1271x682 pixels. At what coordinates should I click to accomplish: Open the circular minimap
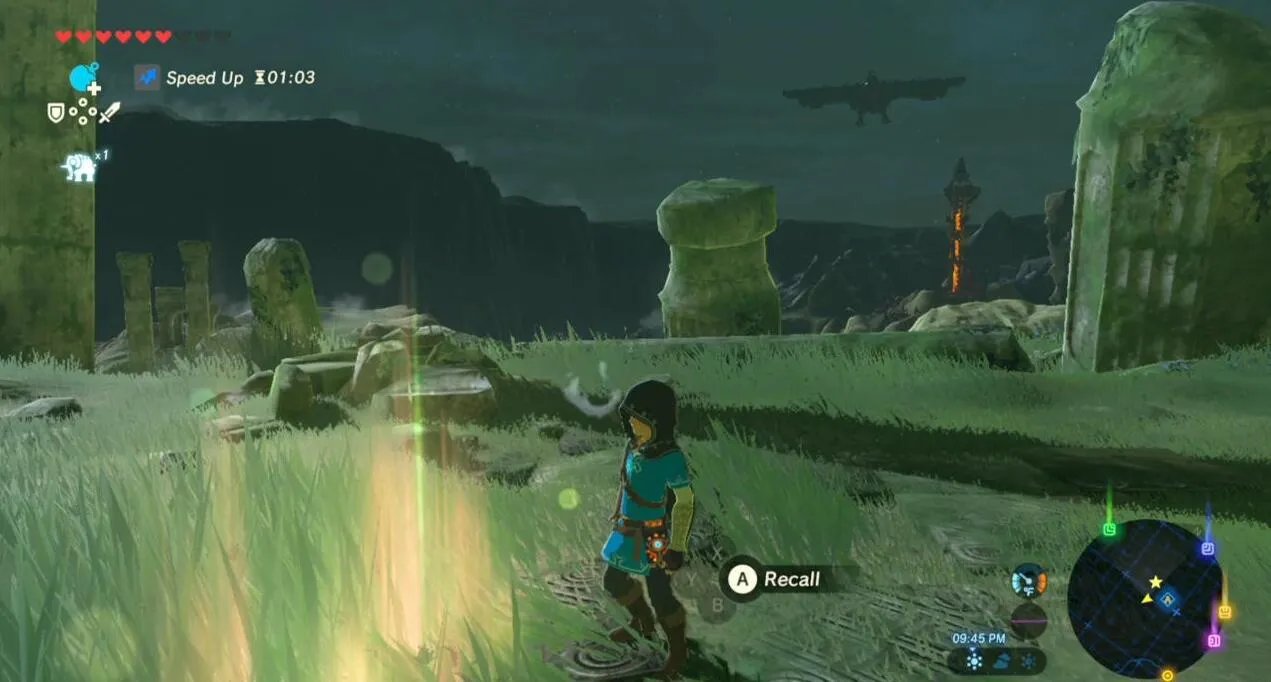coord(1144,597)
